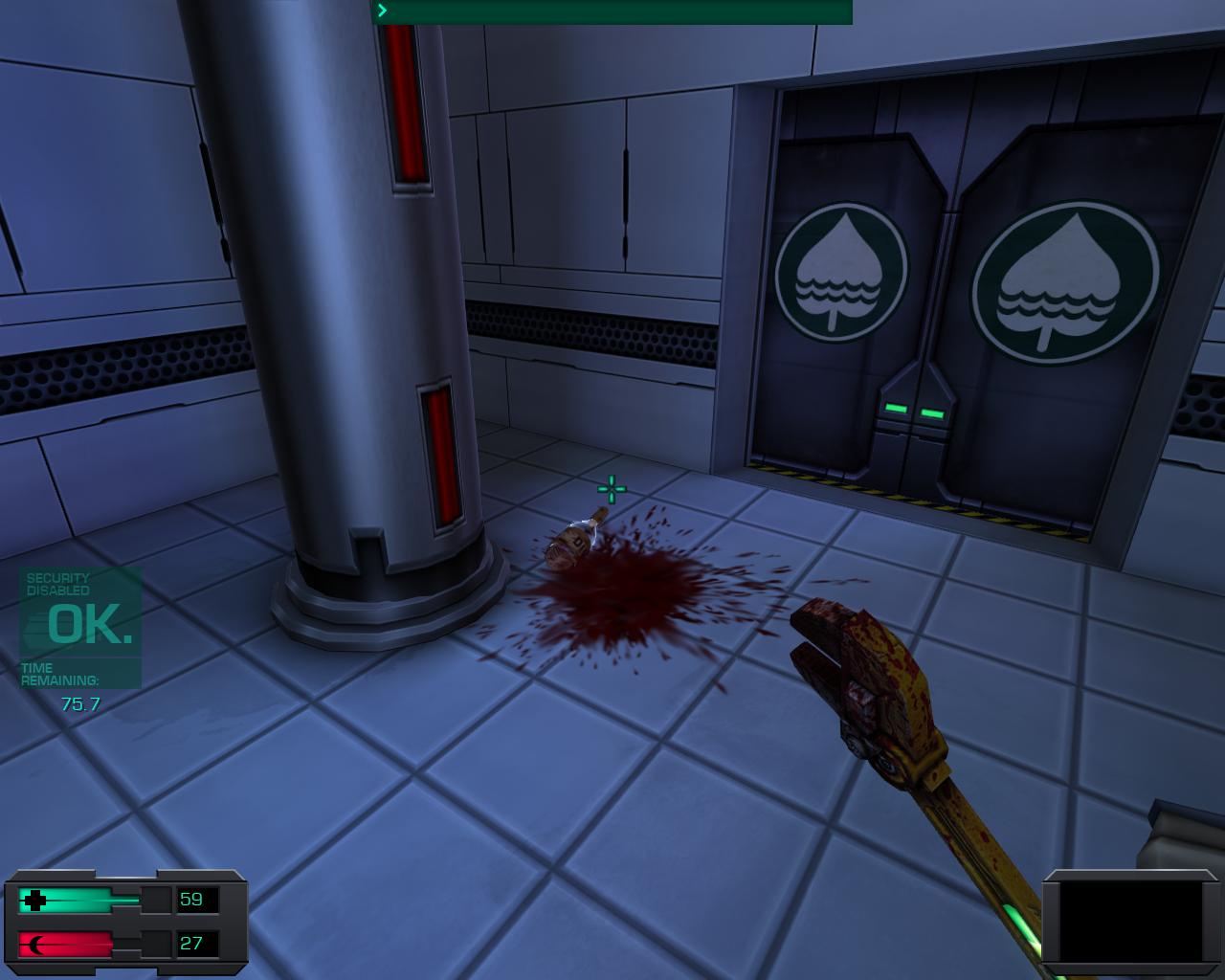Click the green chevron in the message bar
The image size is (1225, 980).
pyautogui.click(x=381, y=11)
